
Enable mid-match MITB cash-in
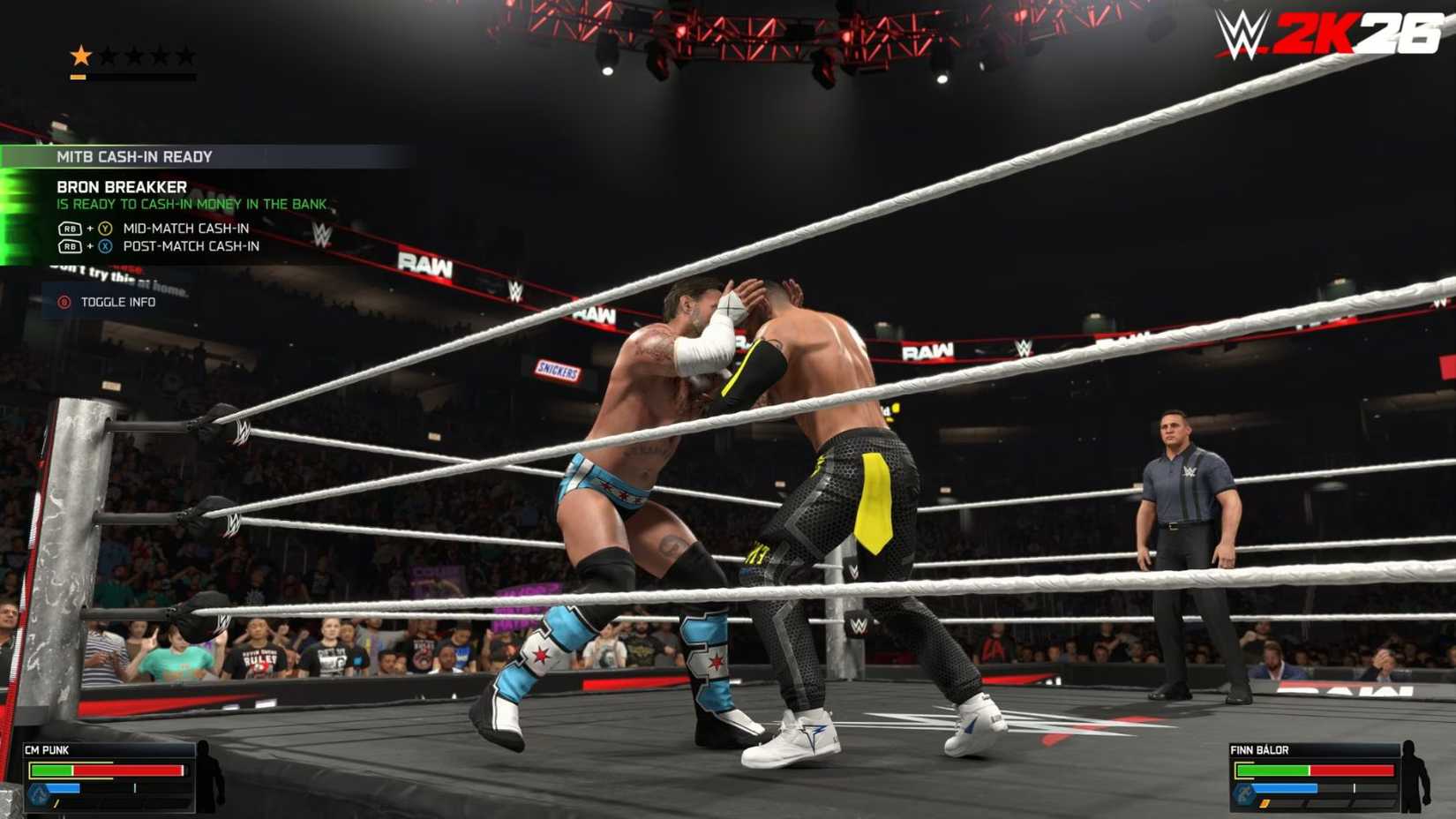(185, 227)
